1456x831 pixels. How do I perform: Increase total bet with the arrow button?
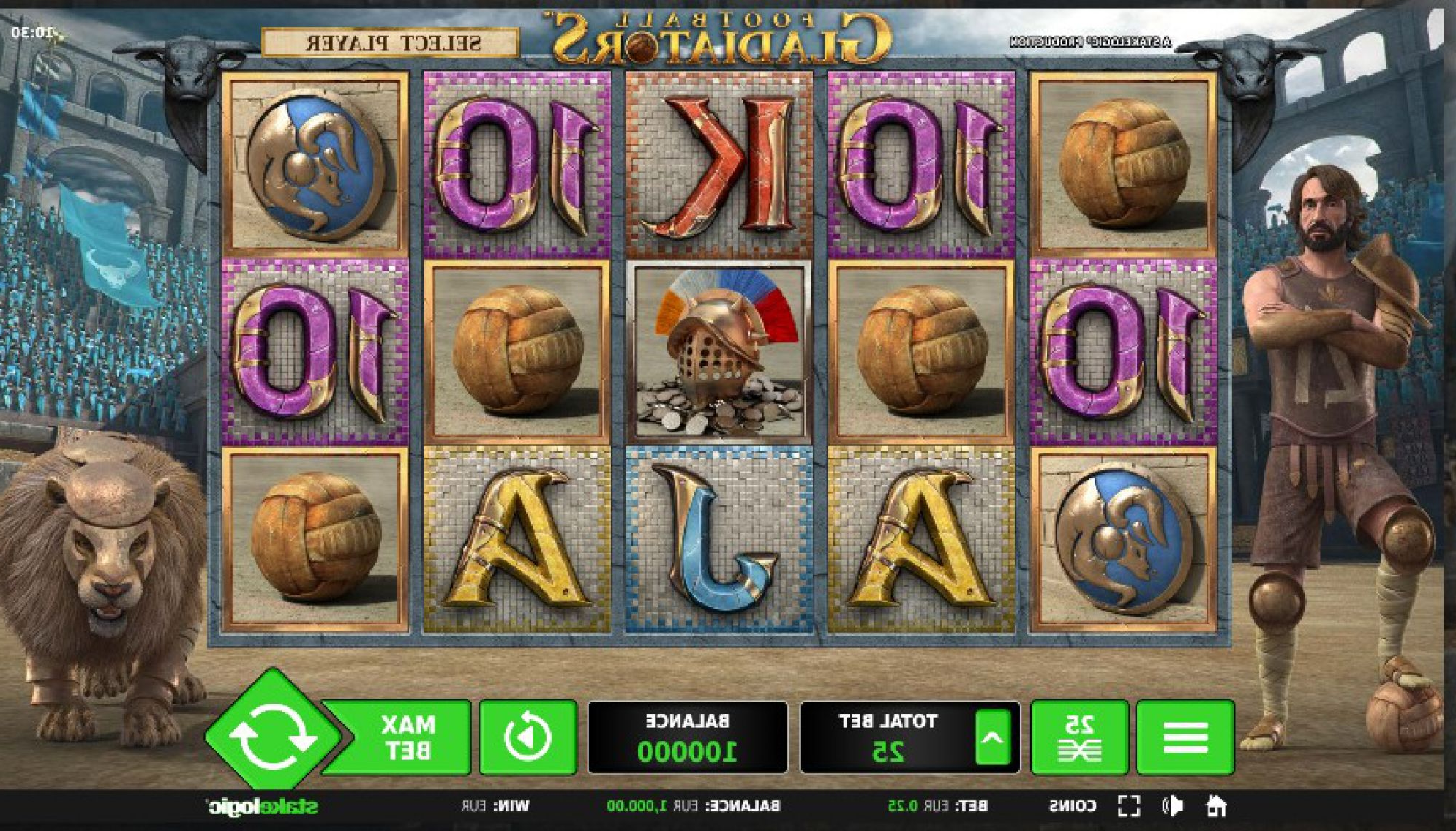[992, 738]
